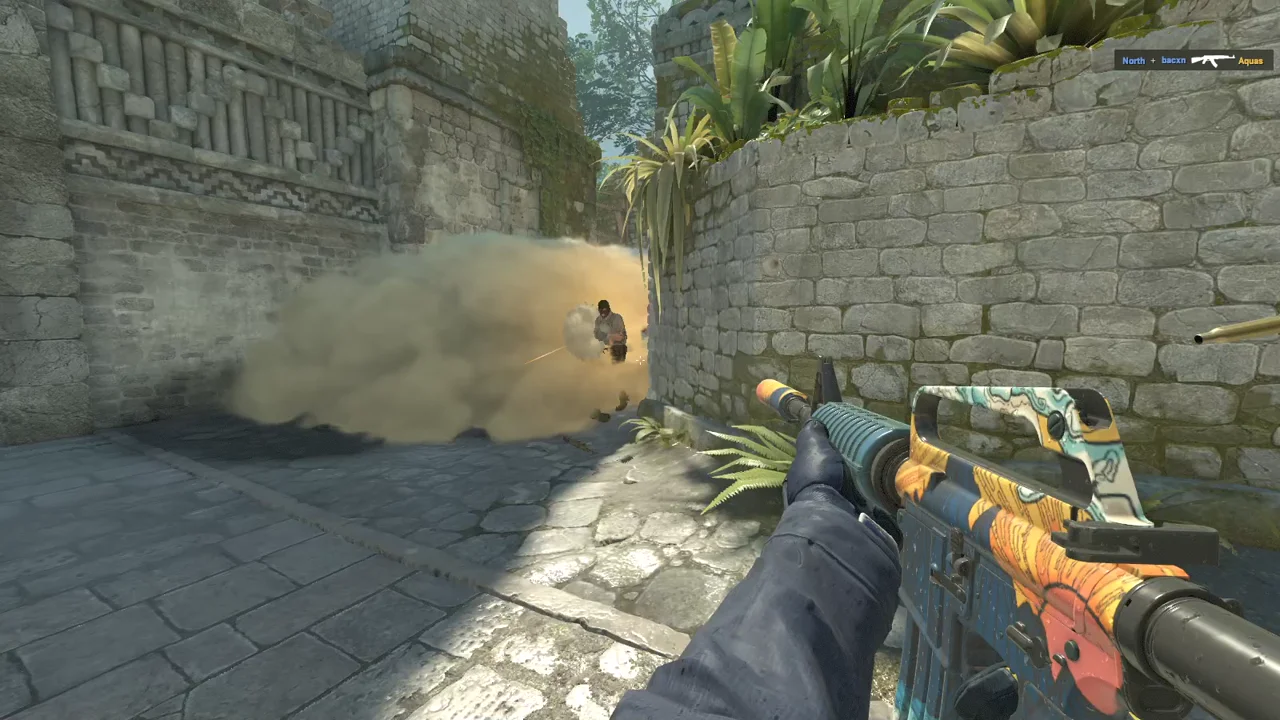Click the North + bacxn kill feed entry
This screenshot has height=720, width=1280.
click(1152, 61)
